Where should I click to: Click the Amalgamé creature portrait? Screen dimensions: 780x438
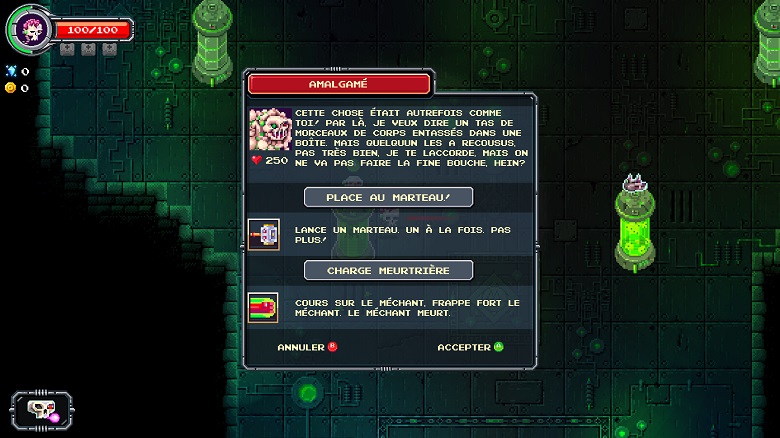point(270,129)
